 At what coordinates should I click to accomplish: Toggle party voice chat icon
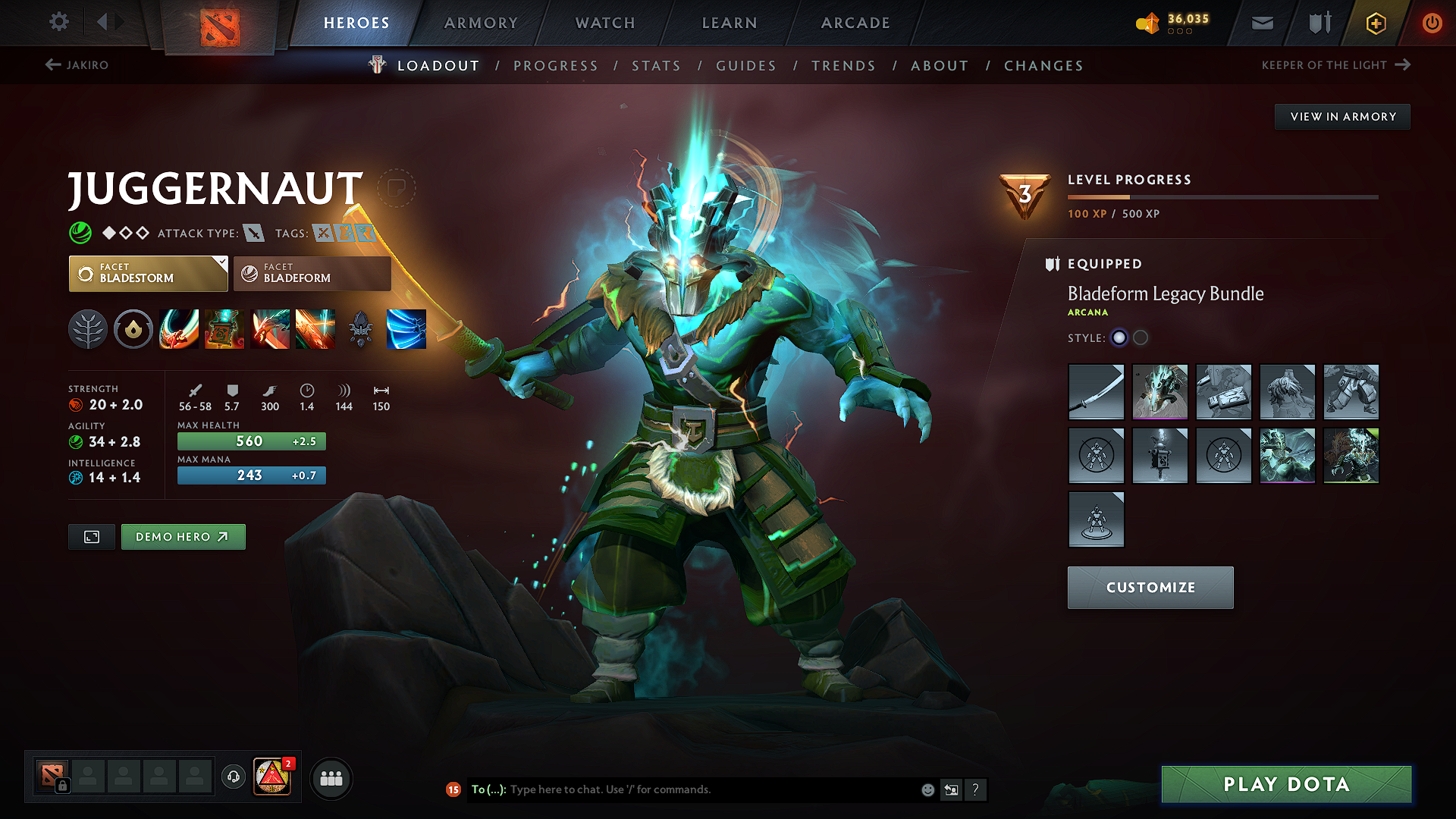tap(233, 777)
